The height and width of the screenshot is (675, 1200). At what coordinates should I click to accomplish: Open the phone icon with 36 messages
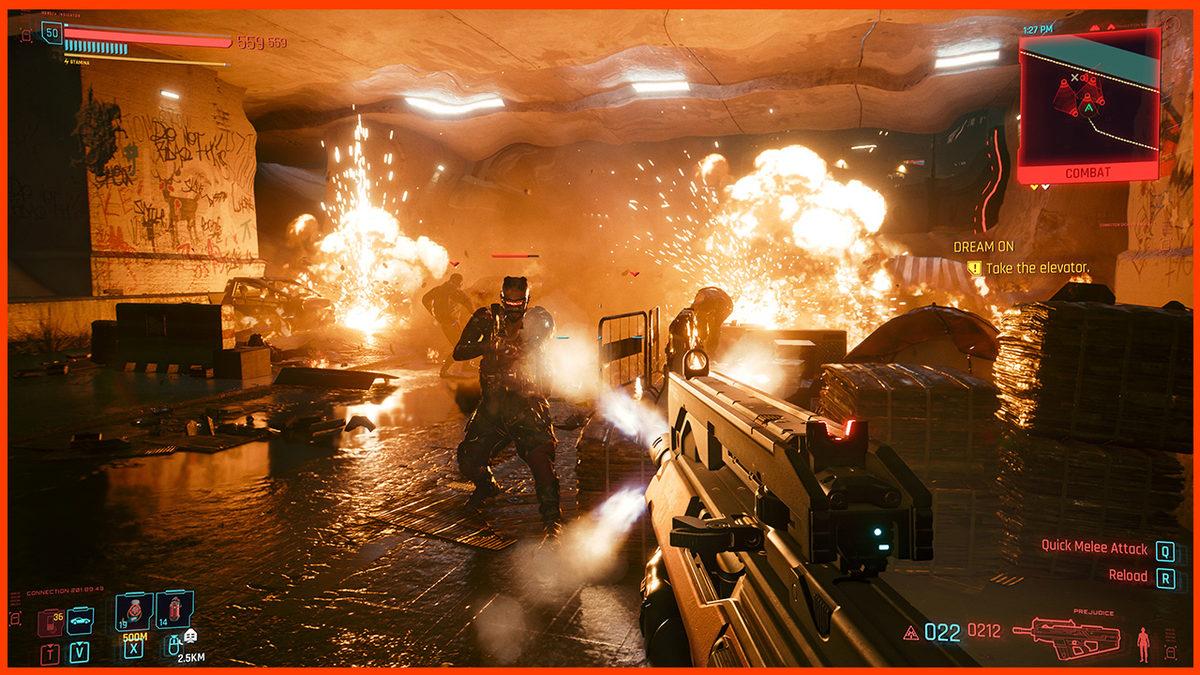[50, 622]
